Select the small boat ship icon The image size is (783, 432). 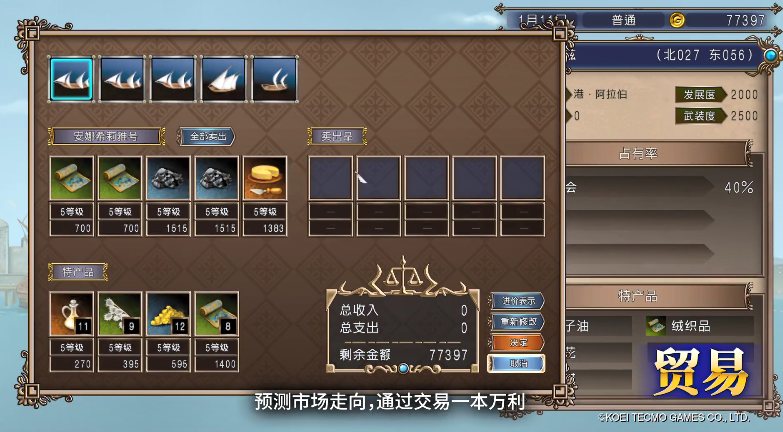point(273,79)
